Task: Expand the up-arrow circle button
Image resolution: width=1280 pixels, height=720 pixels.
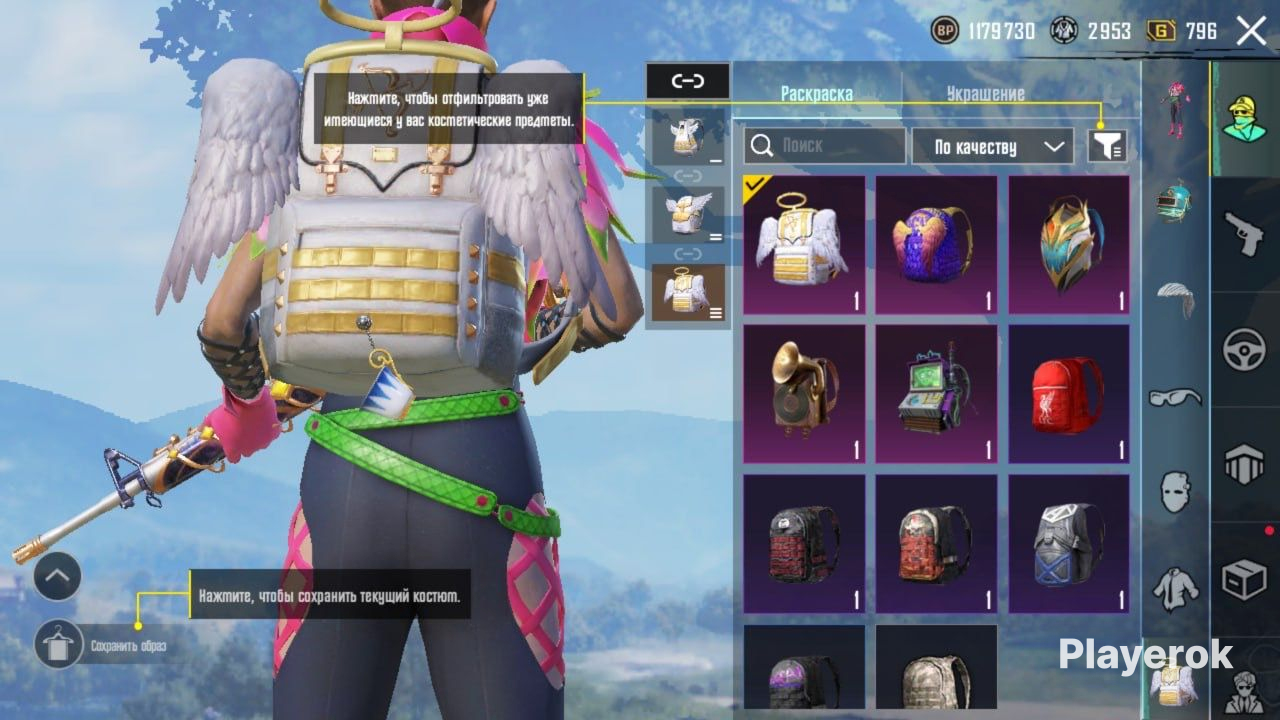Action: click(x=57, y=577)
